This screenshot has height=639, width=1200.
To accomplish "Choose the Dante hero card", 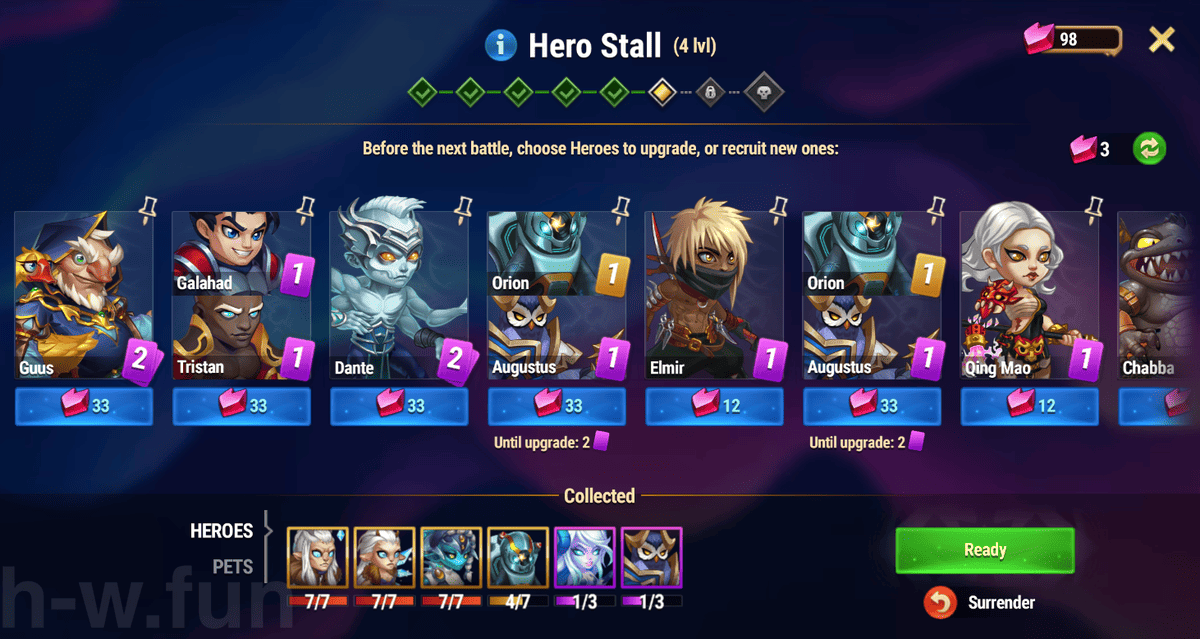I will pos(399,295).
